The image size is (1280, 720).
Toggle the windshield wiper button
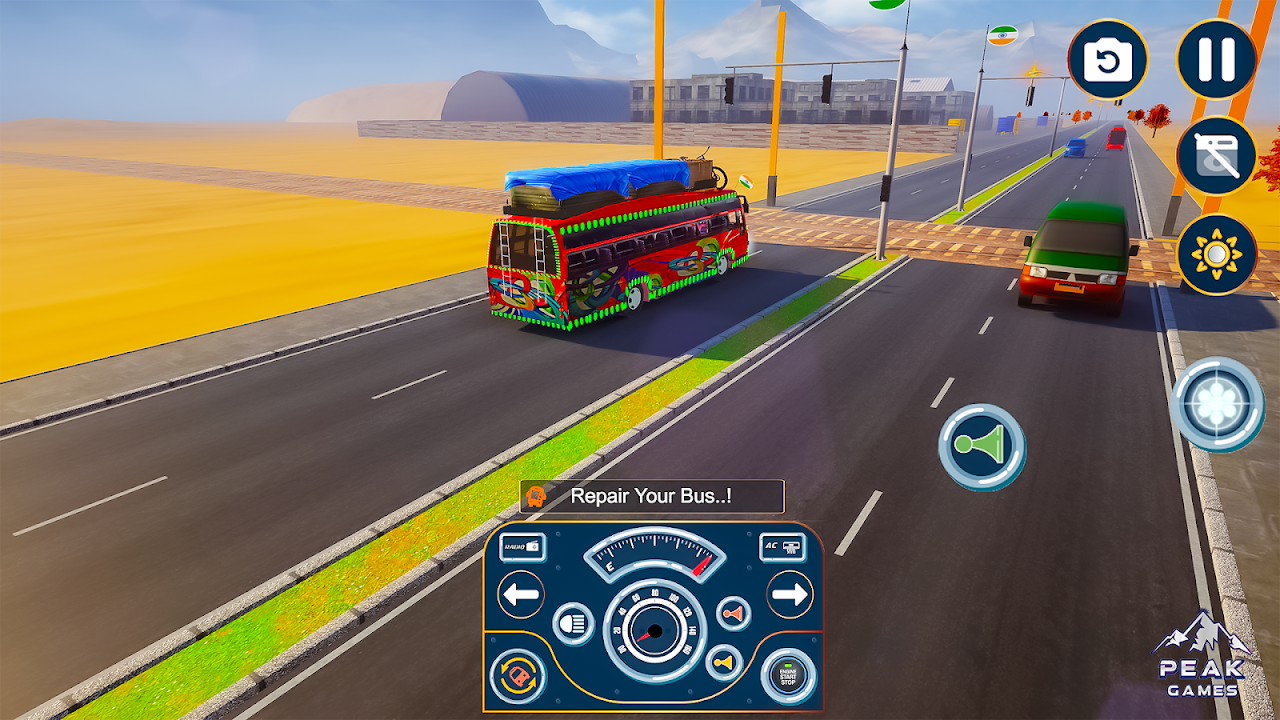[1216, 156]
